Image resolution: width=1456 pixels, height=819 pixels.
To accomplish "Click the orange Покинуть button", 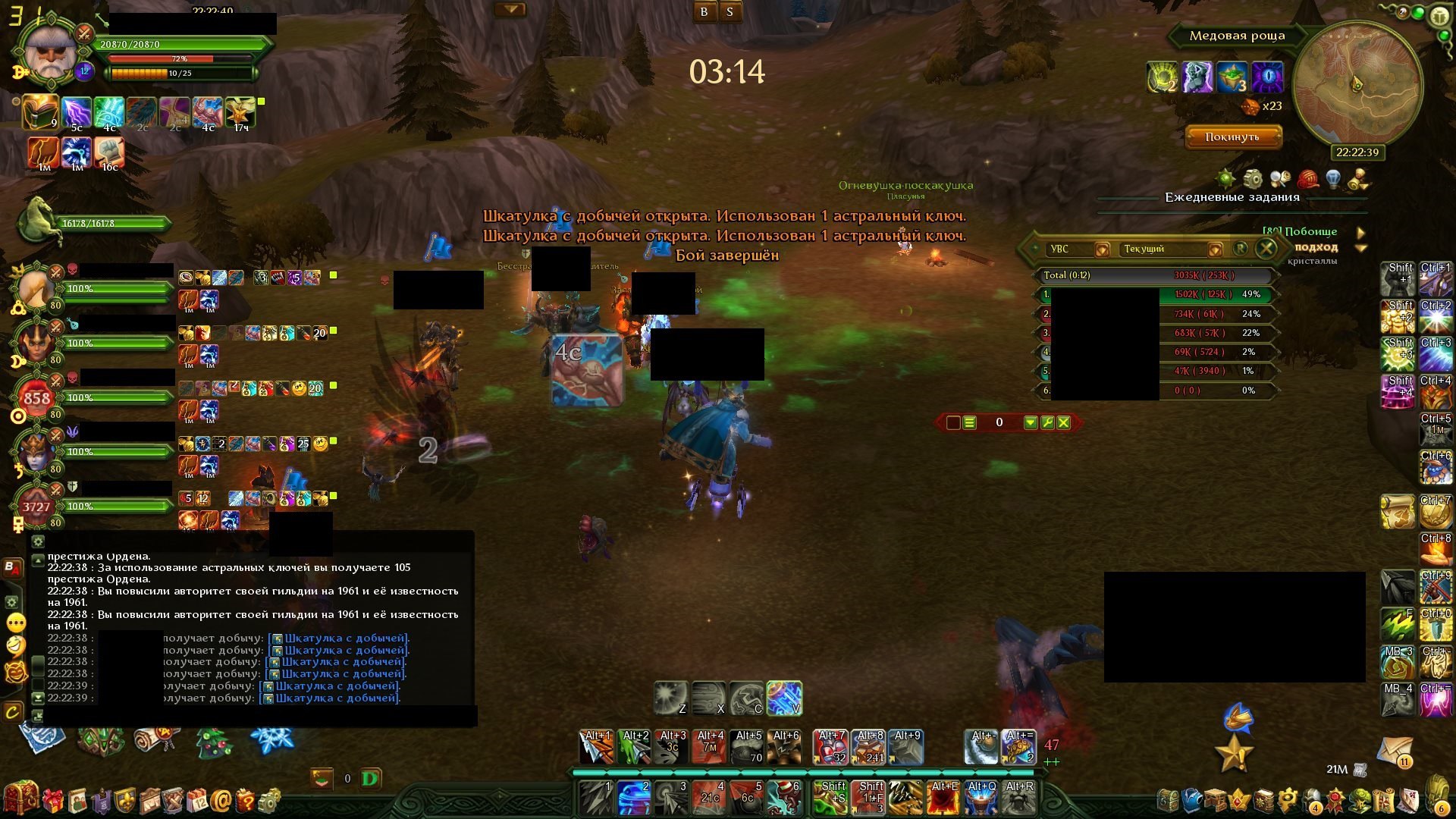I will [1232, 137].
